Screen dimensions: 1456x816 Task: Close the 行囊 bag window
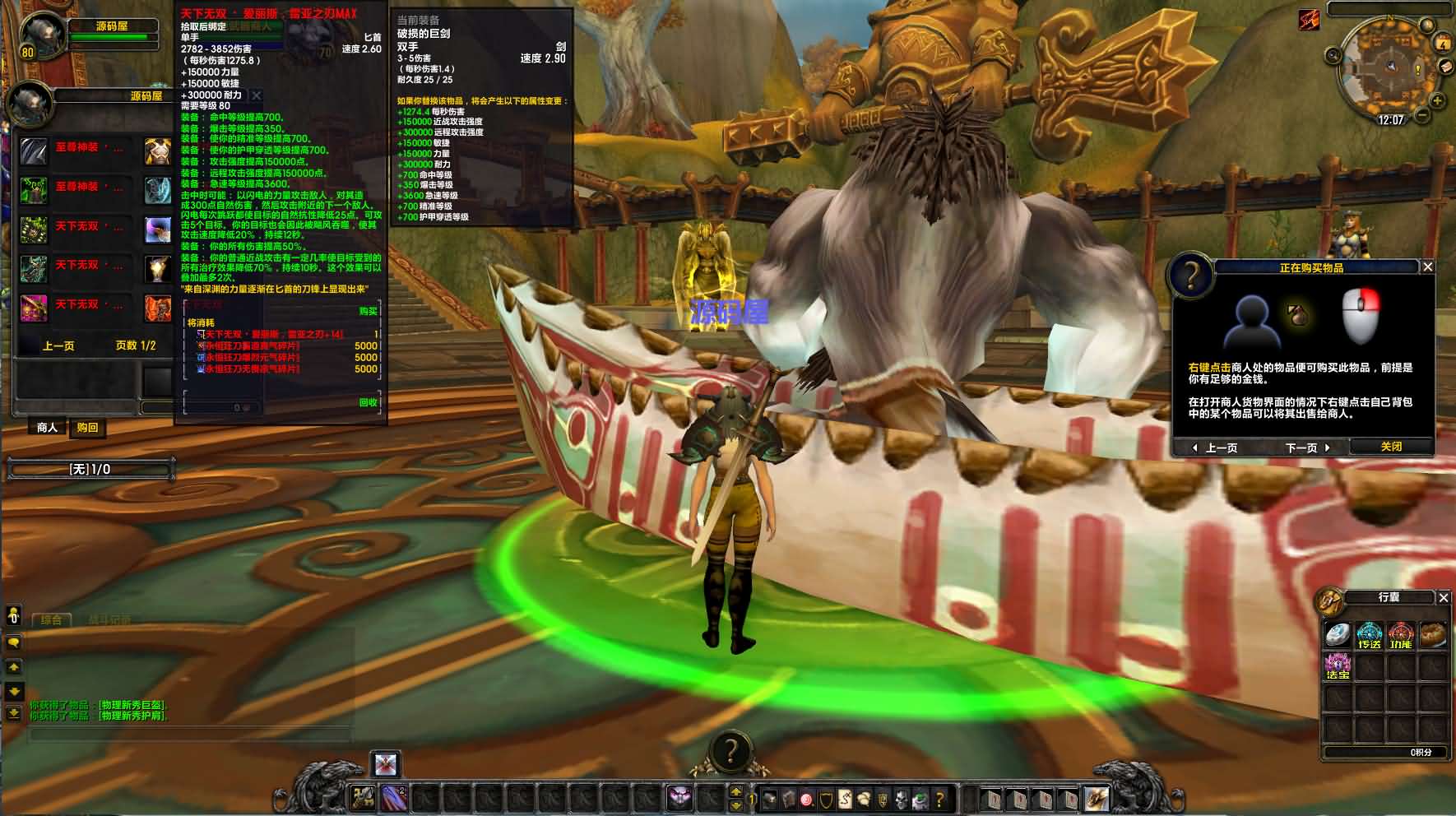(1444, 598)
